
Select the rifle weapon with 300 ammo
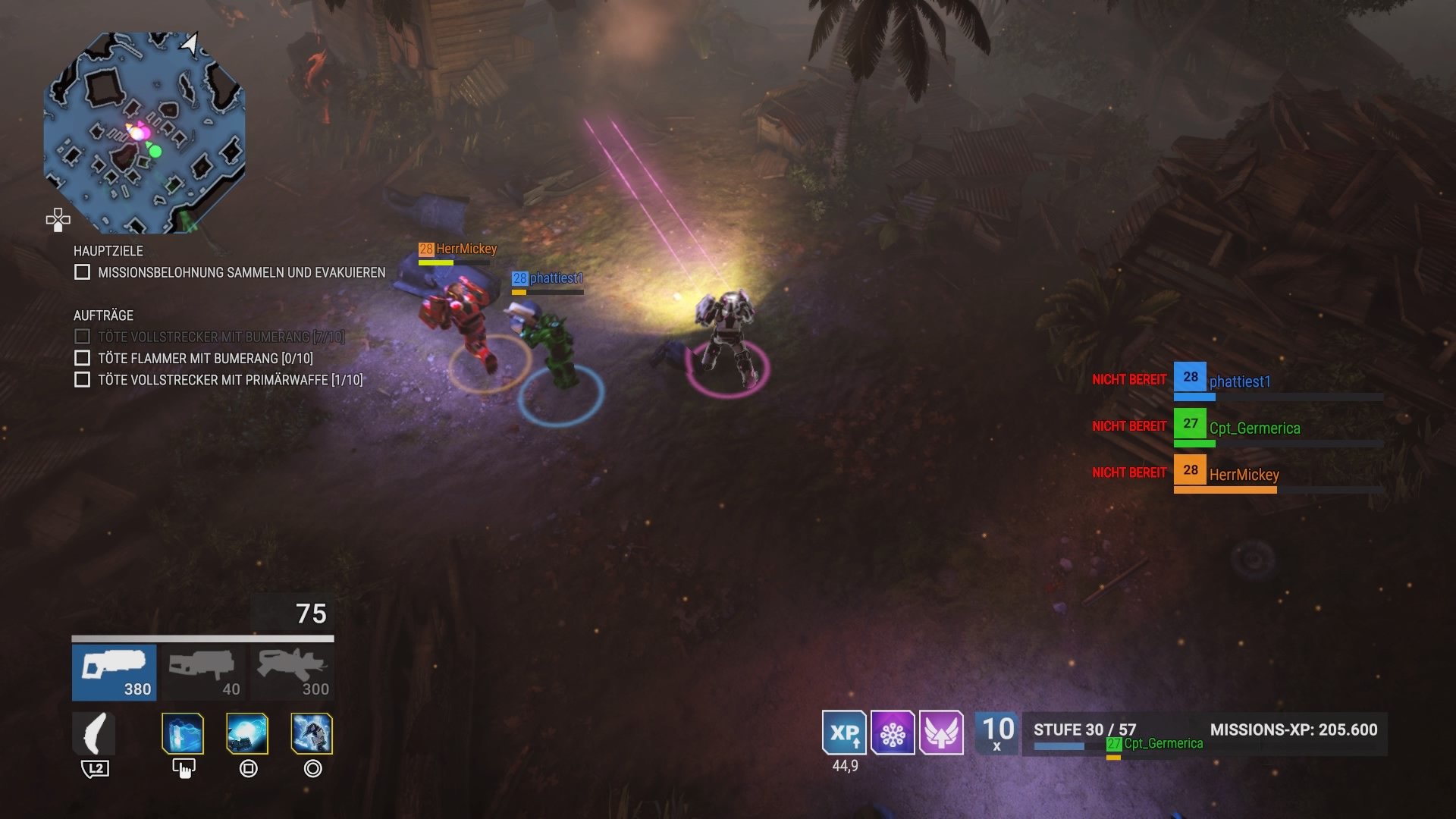coord(290,671)
